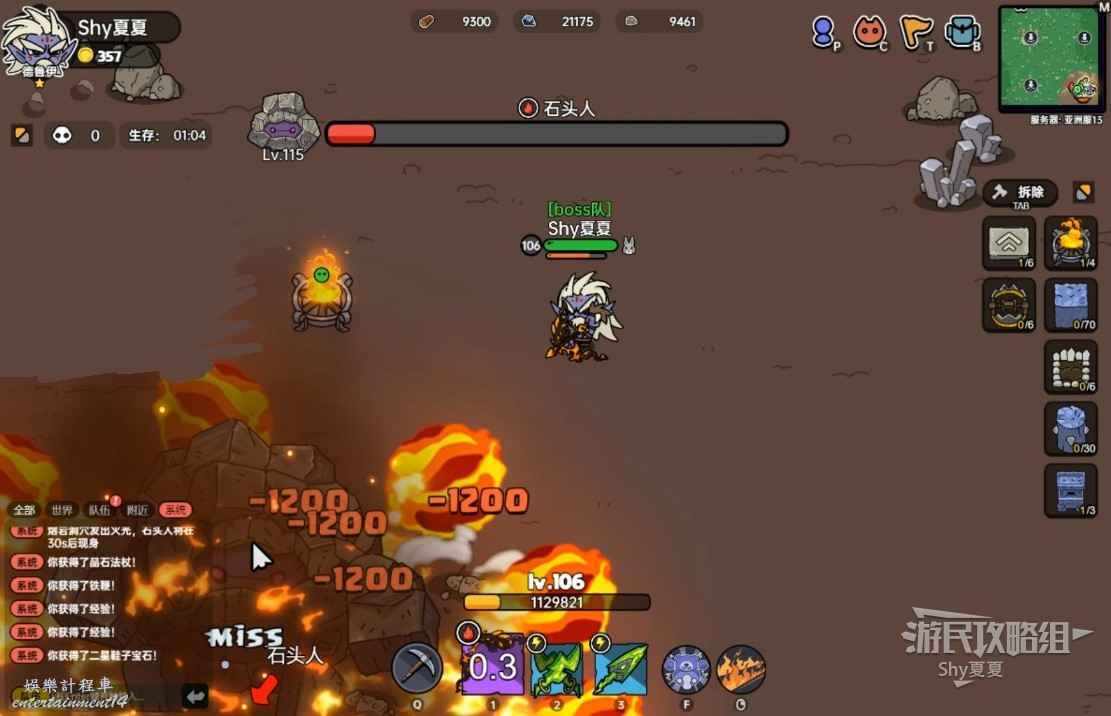
Task: Click the 拆除 demolish button
Action: [x=1020, y=192]
